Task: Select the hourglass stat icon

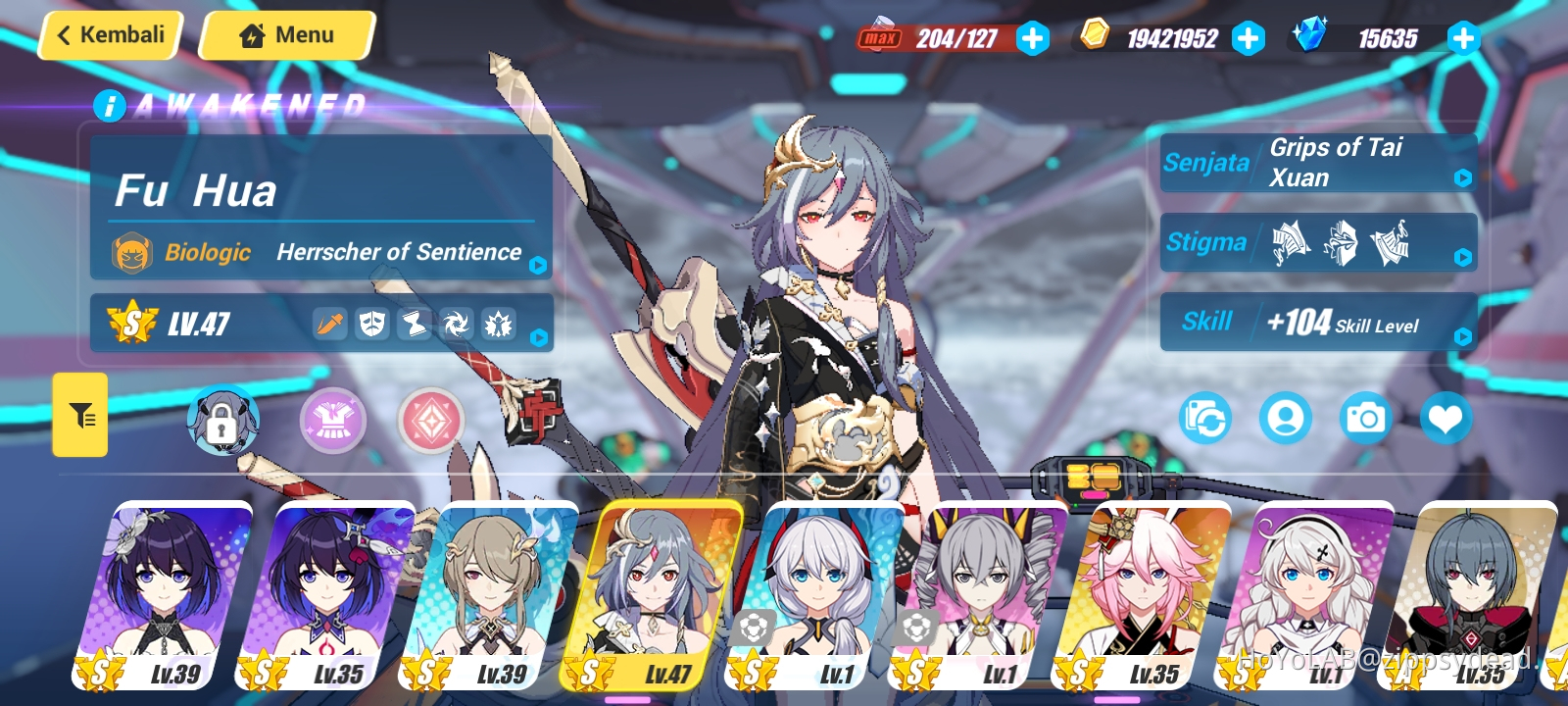Action: click(412, 324)
